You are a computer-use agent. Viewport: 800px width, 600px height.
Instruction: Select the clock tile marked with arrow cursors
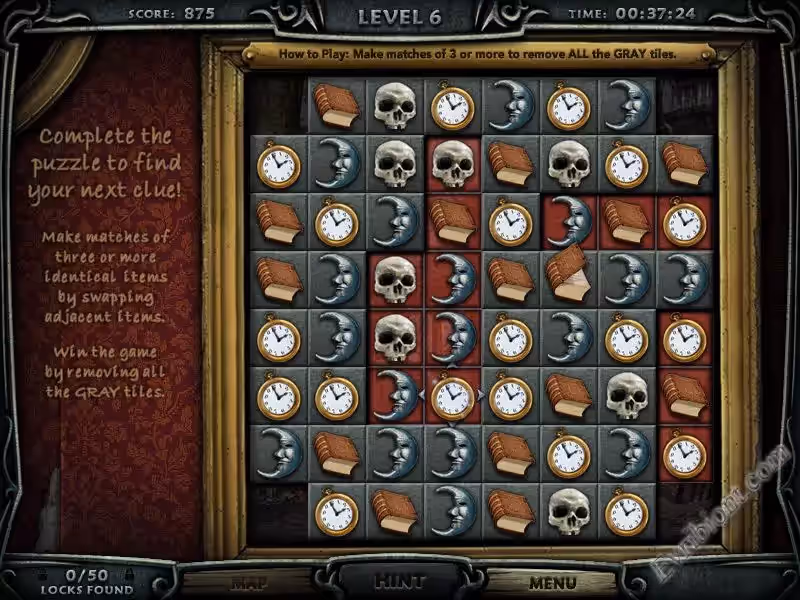452,396
